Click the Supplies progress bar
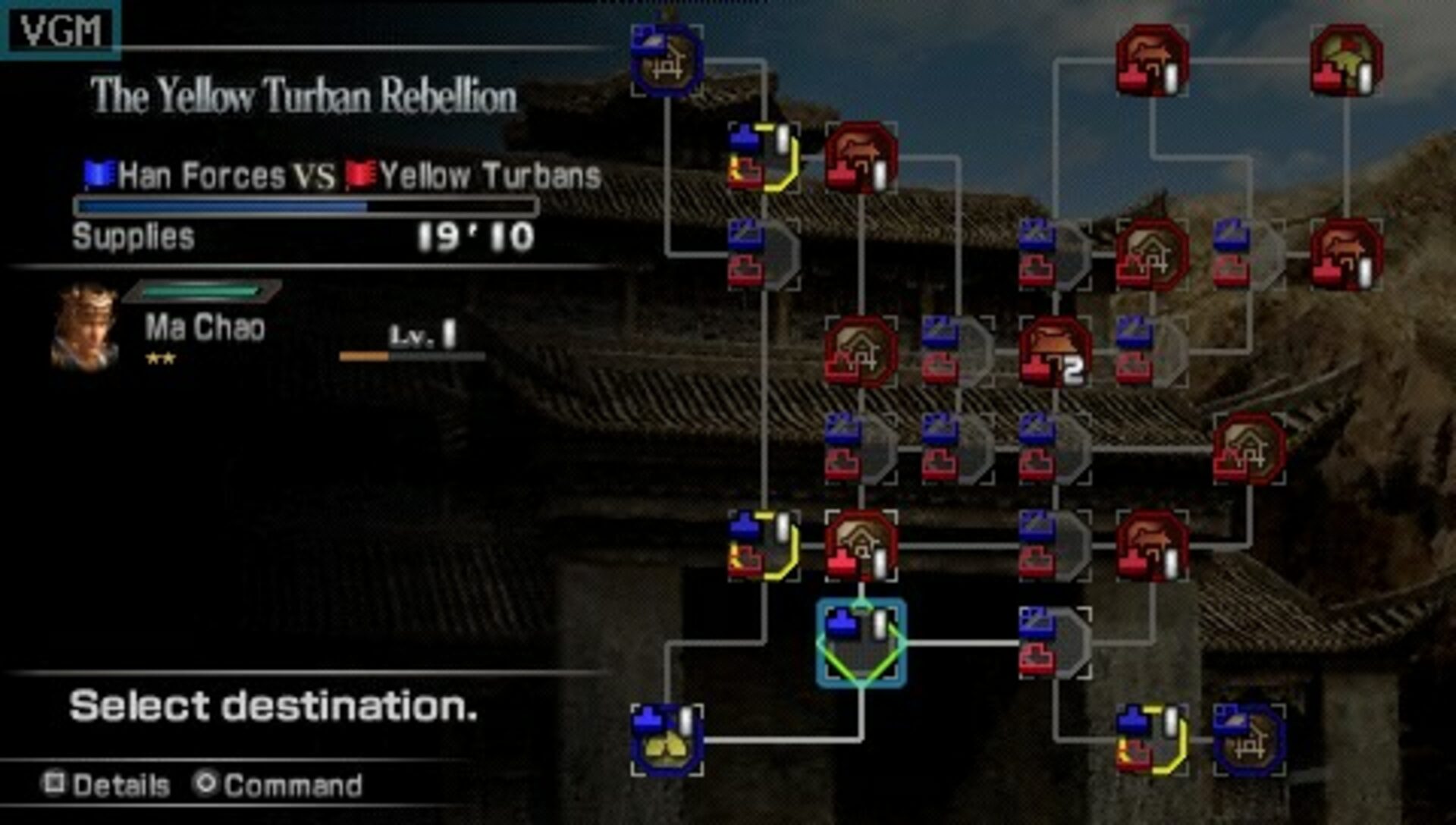This screenshot has width=1456, height=825. coord(303,206)
